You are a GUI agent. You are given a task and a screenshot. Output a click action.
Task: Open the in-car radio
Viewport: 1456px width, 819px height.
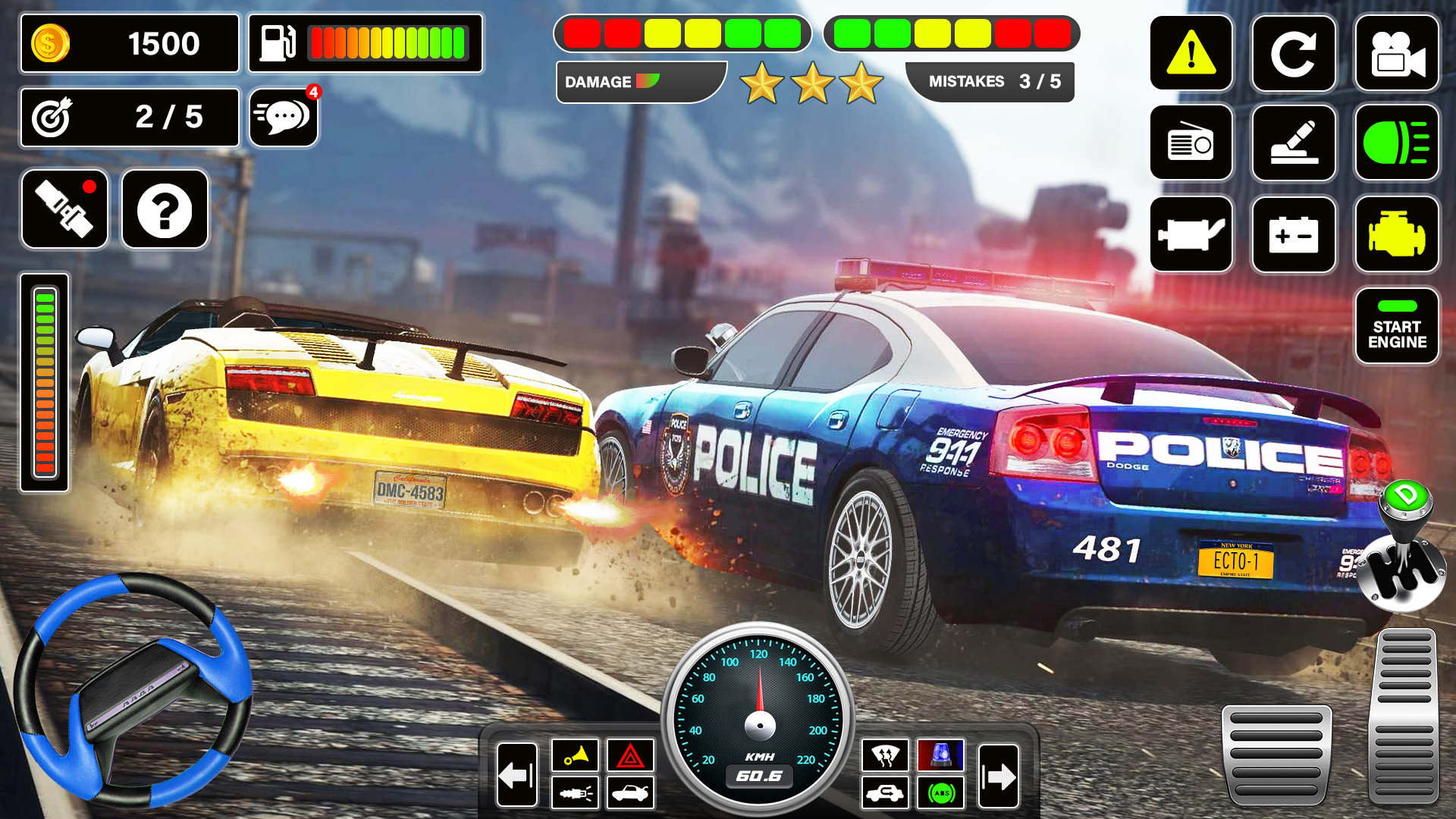click(1191, 144)
